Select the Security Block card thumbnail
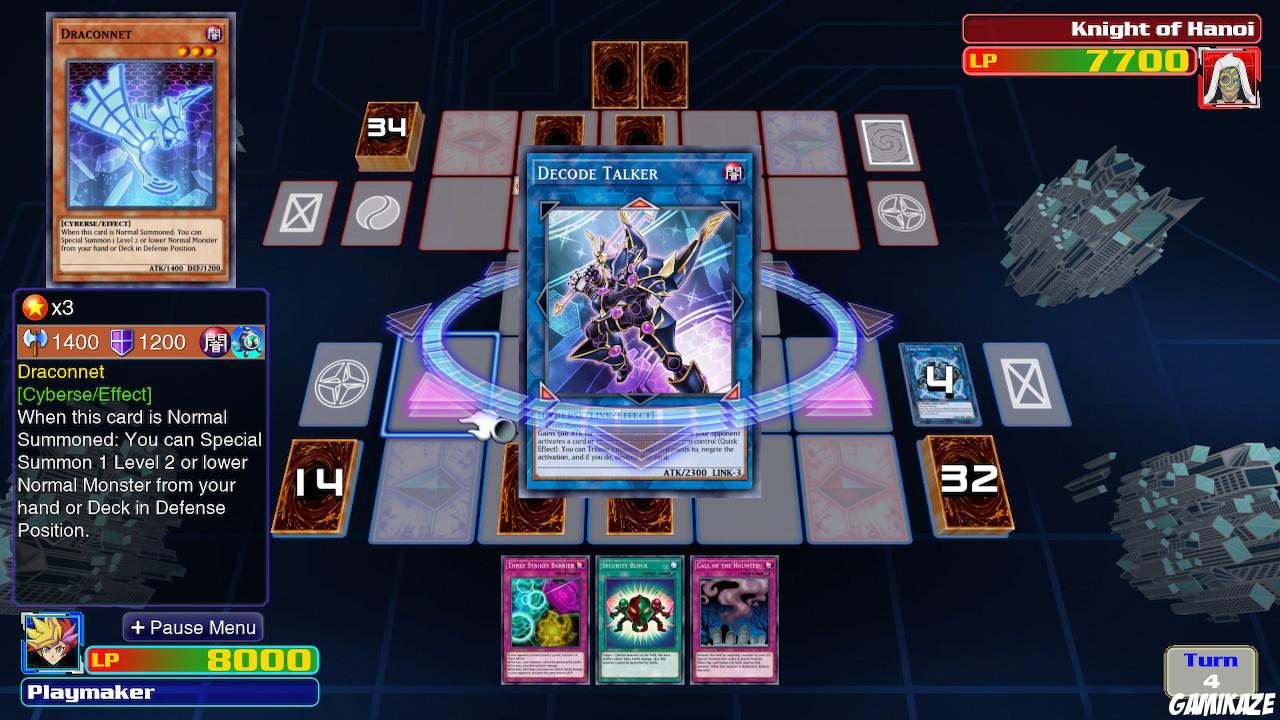The width and height of the screenshot is (1280, 720). pos(640,620)
